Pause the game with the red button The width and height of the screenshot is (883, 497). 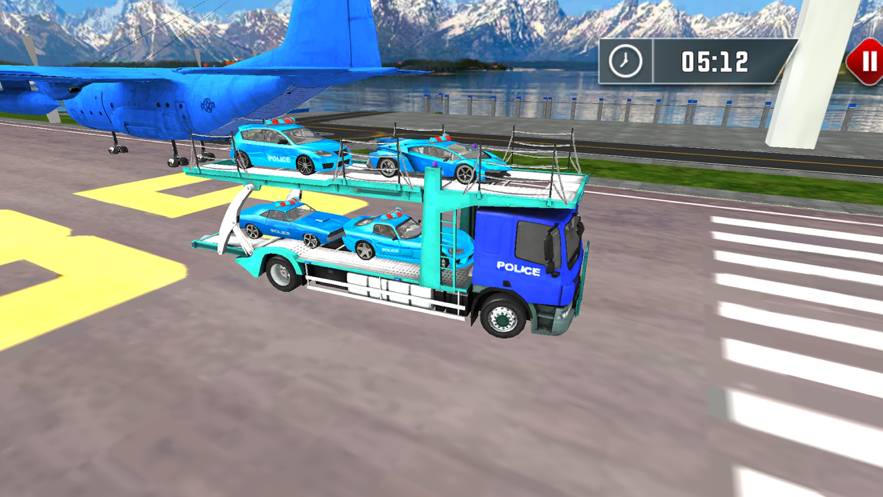pyautogui.click(x=865, y=61)
